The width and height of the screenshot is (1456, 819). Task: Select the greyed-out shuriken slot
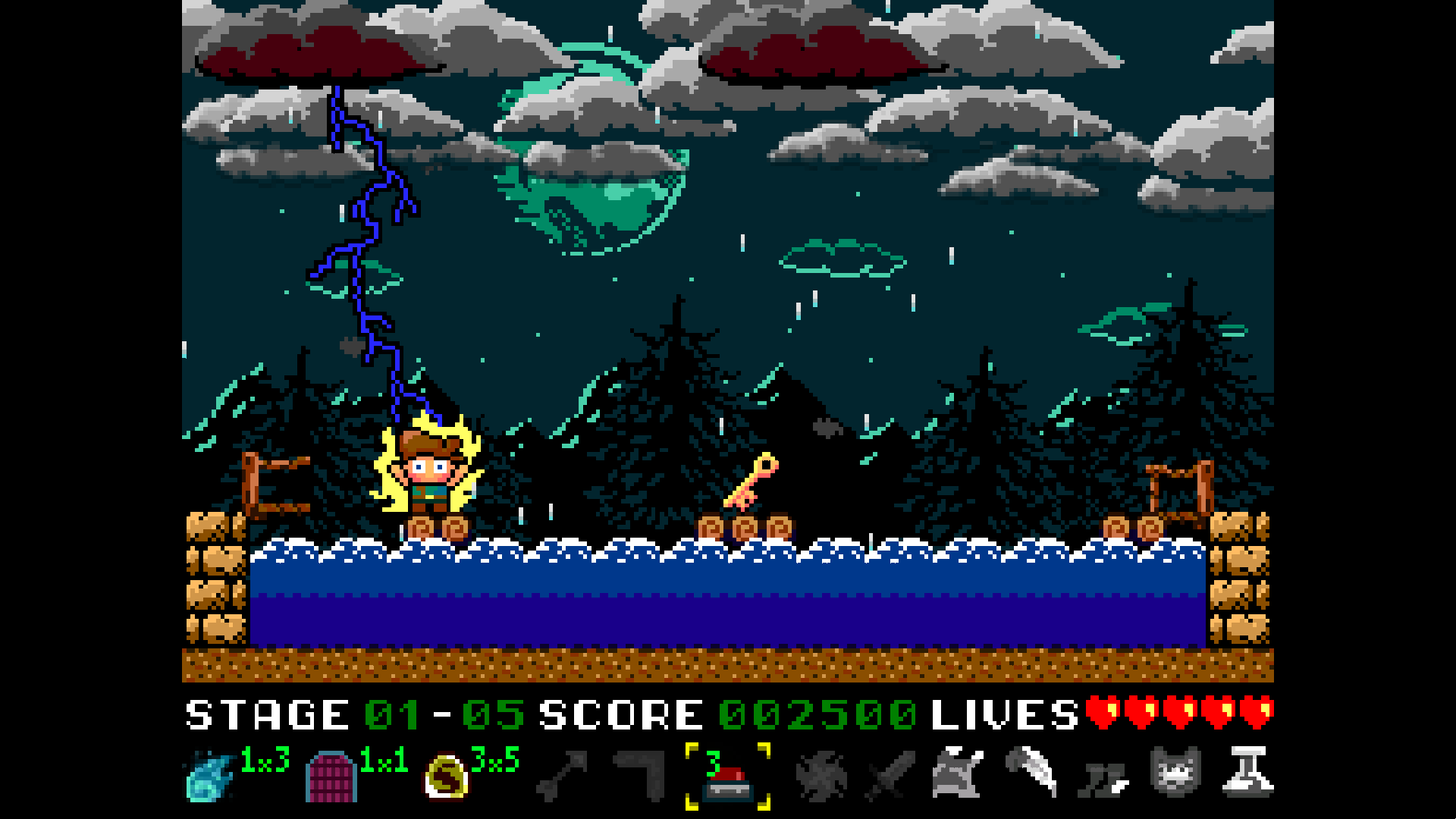[821, 777]
